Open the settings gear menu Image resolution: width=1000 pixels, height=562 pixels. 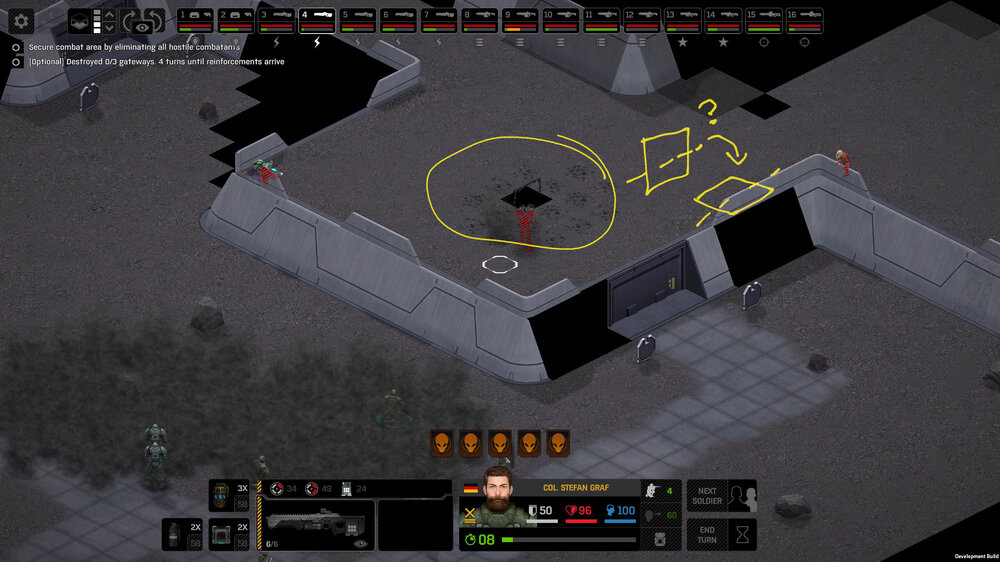coord(21,20)
